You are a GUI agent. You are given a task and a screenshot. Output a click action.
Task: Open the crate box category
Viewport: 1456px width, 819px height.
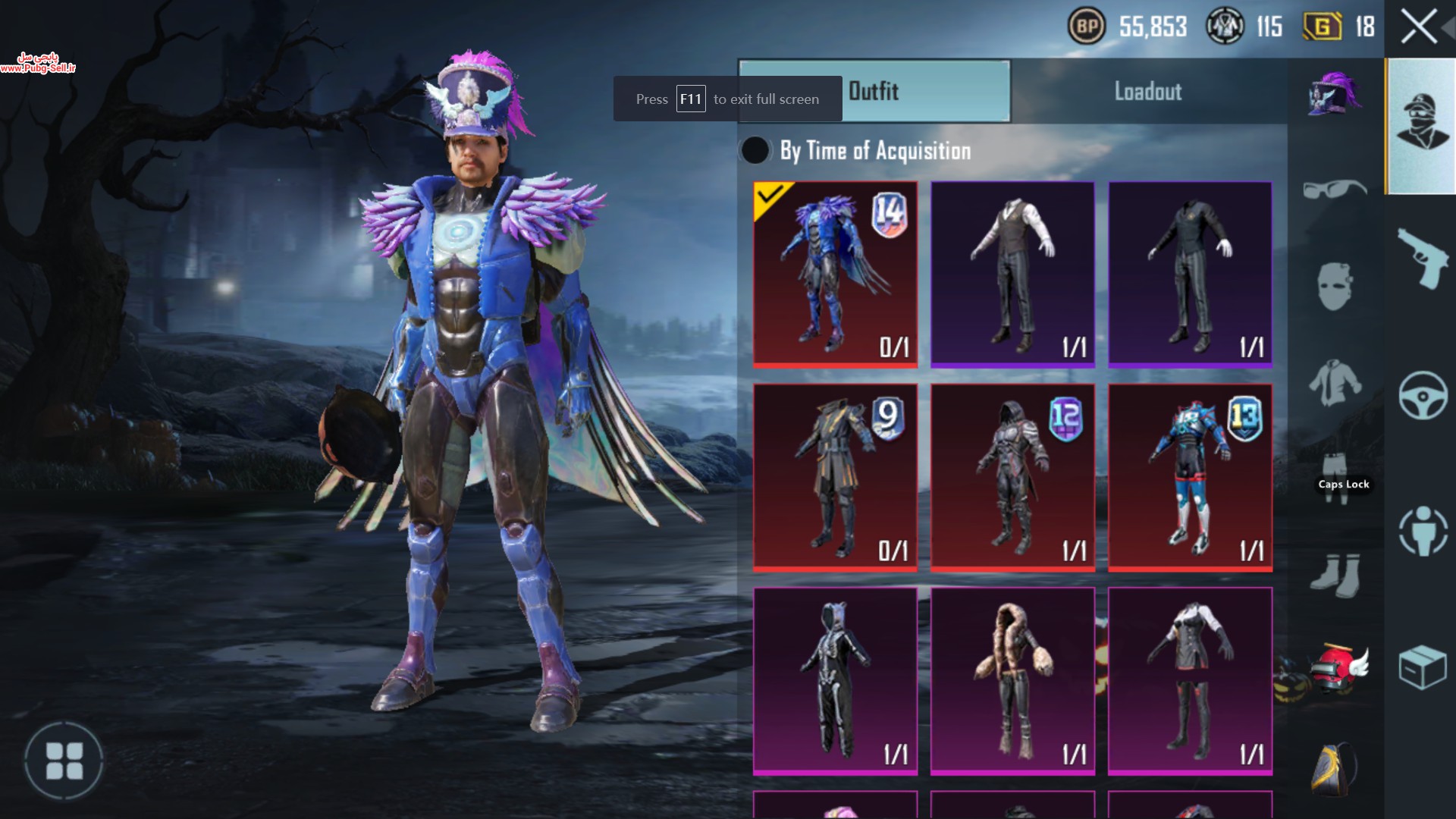pos(1423,667)
